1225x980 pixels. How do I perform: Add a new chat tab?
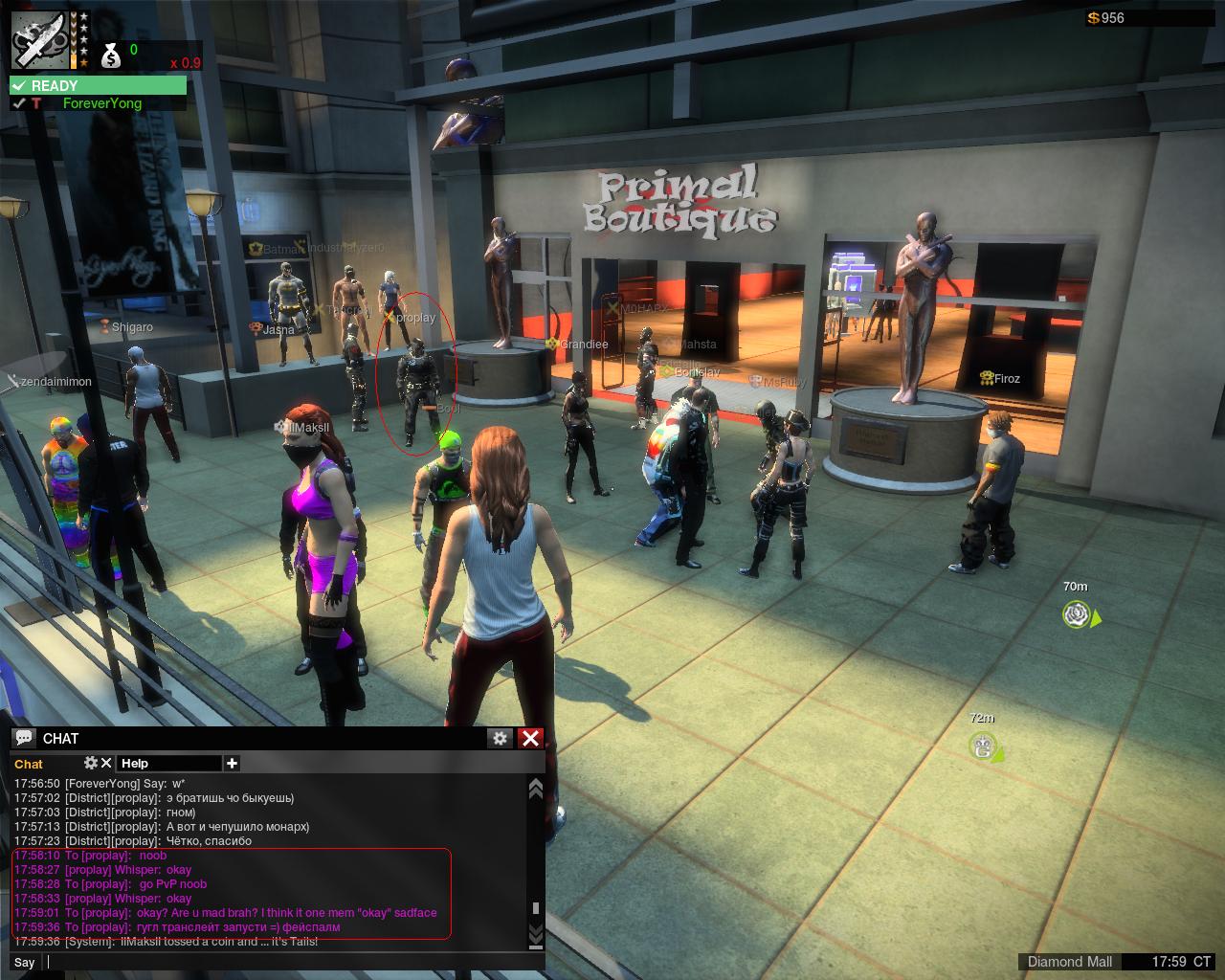[232, 763]
